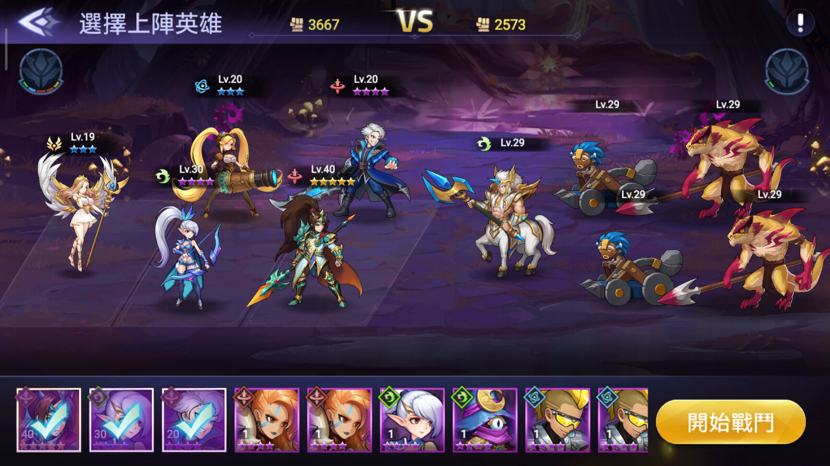Open the player formation emblem icon
The width and height of the screenshot is (830, 466).
40,71
